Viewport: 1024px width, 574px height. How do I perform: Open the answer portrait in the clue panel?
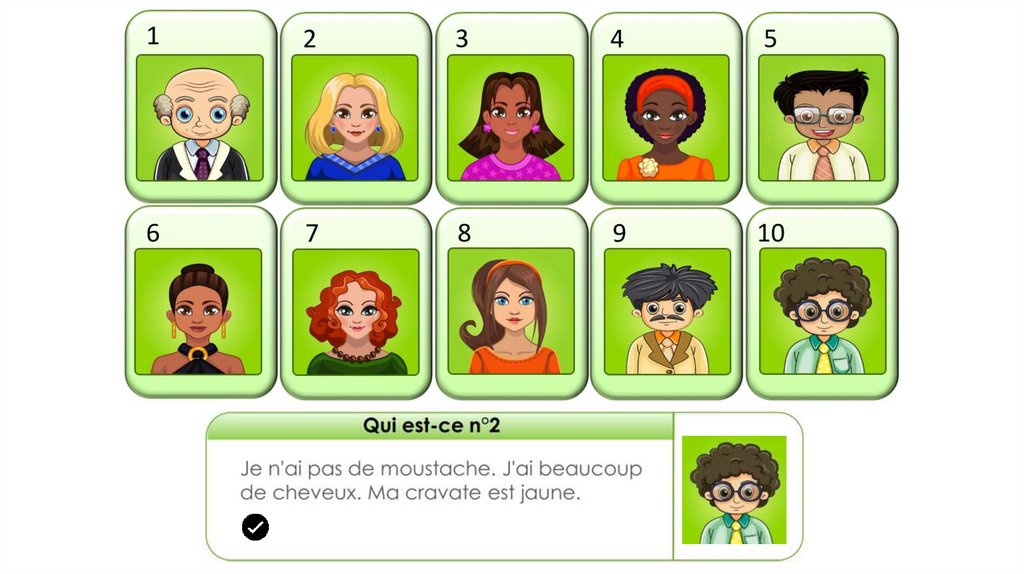tap(734, 490)
